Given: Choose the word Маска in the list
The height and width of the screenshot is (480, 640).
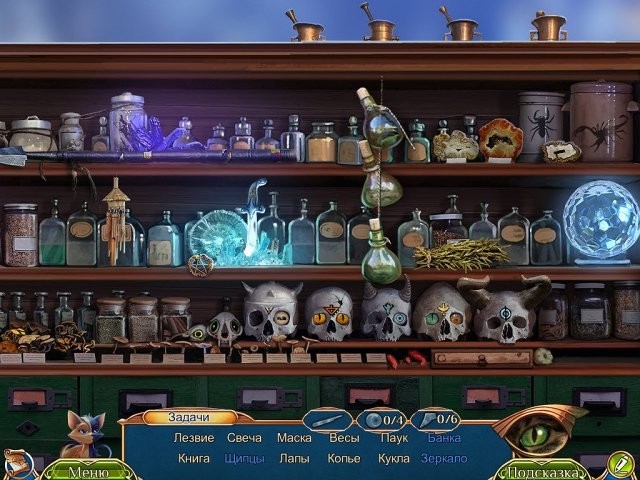Looking at the screenshot, I should [x=294, y=438].
